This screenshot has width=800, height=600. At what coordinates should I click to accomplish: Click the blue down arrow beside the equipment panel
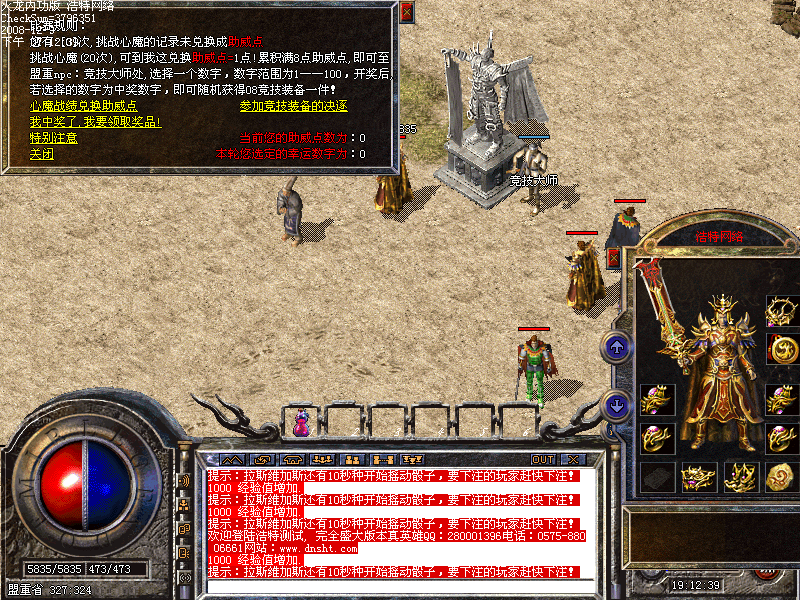617,406
